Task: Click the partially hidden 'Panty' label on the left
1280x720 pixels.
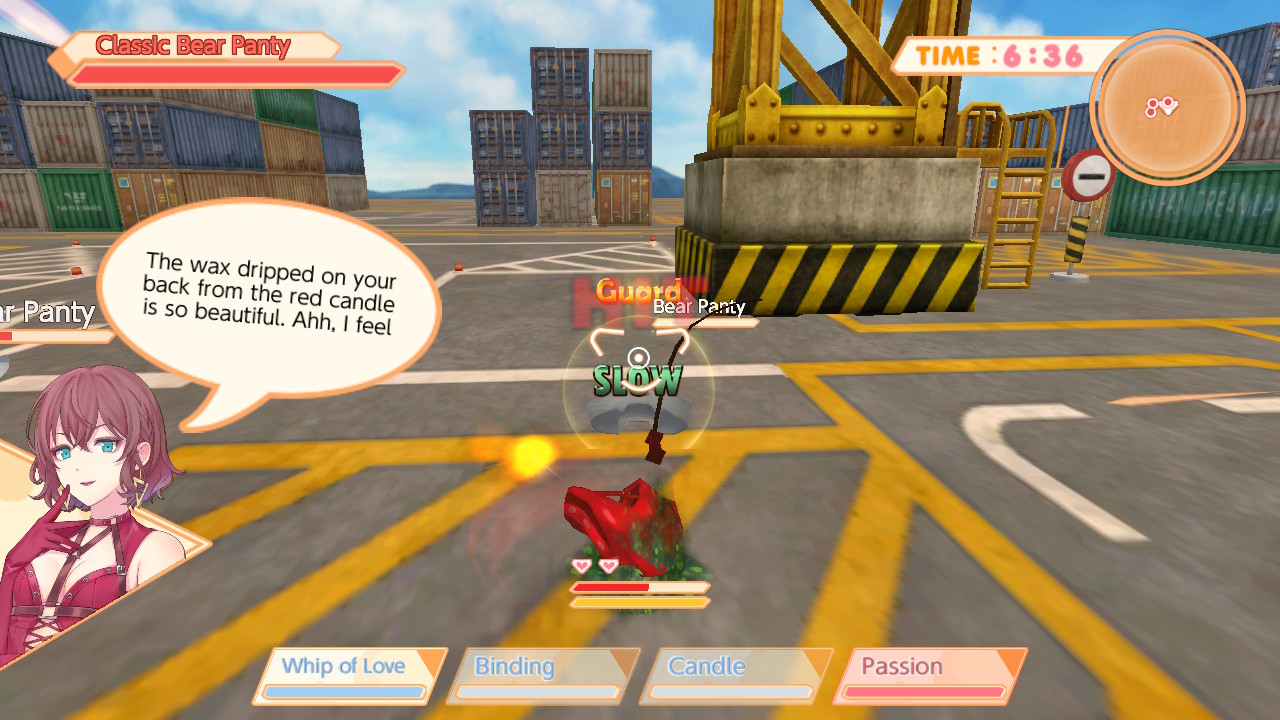Action: (x=47, y=313)
